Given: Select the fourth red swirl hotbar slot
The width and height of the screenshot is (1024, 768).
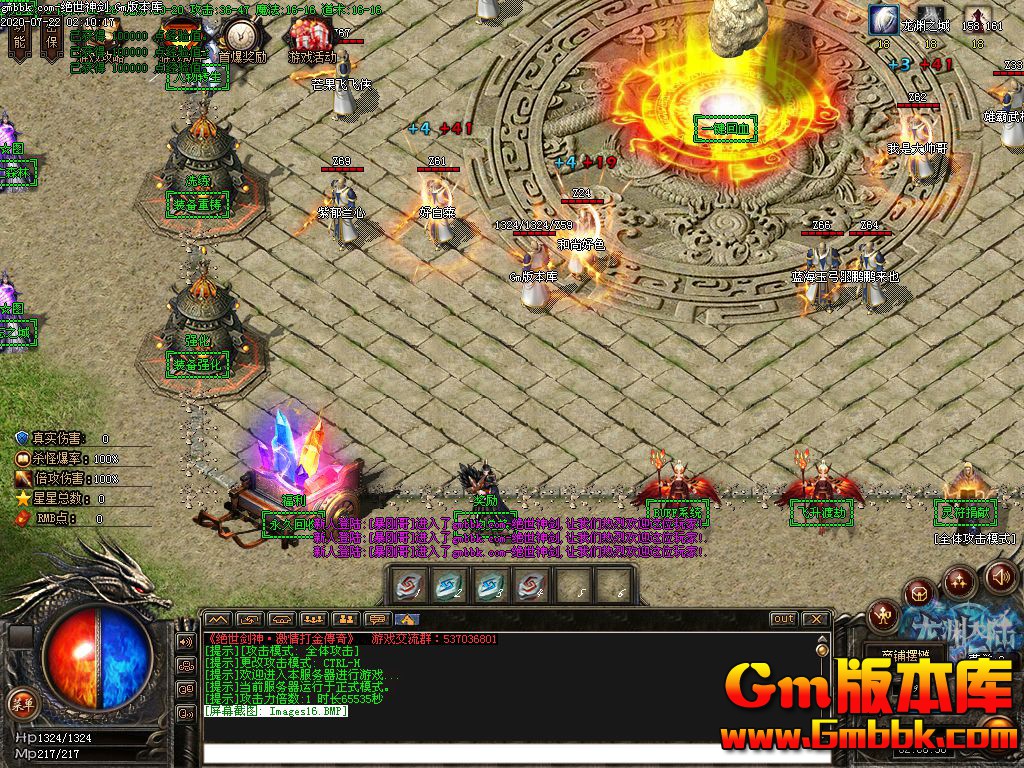Looking at the screenshot, I should (x=531, y=587).
